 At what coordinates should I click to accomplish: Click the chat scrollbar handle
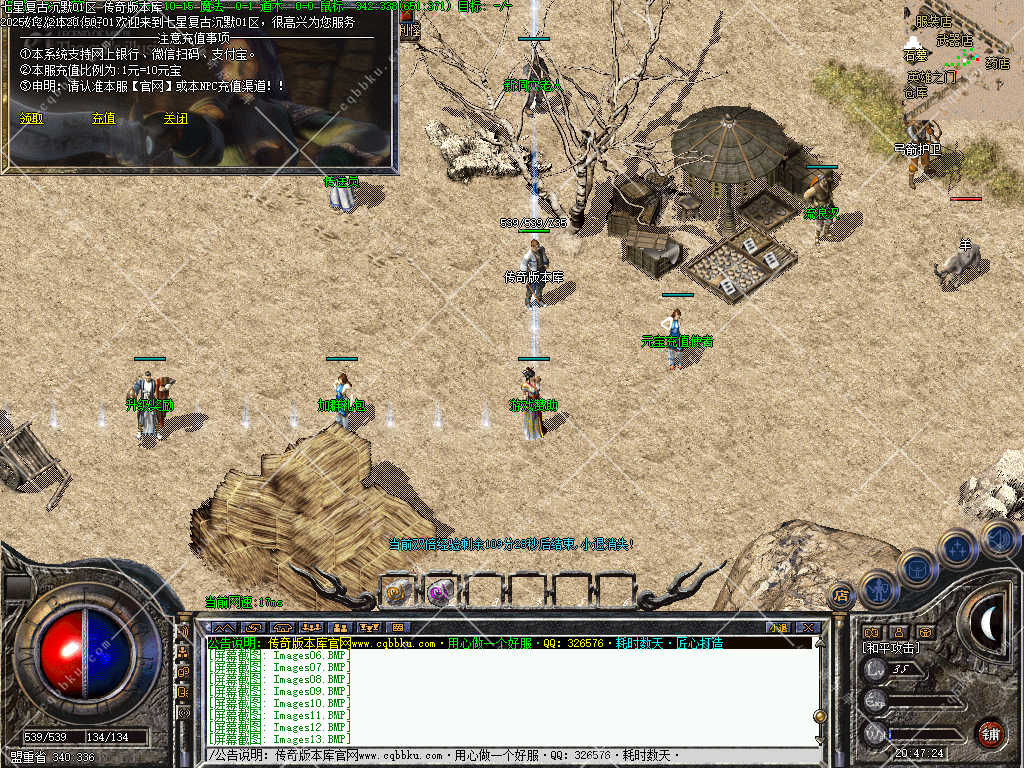point(819,716)
